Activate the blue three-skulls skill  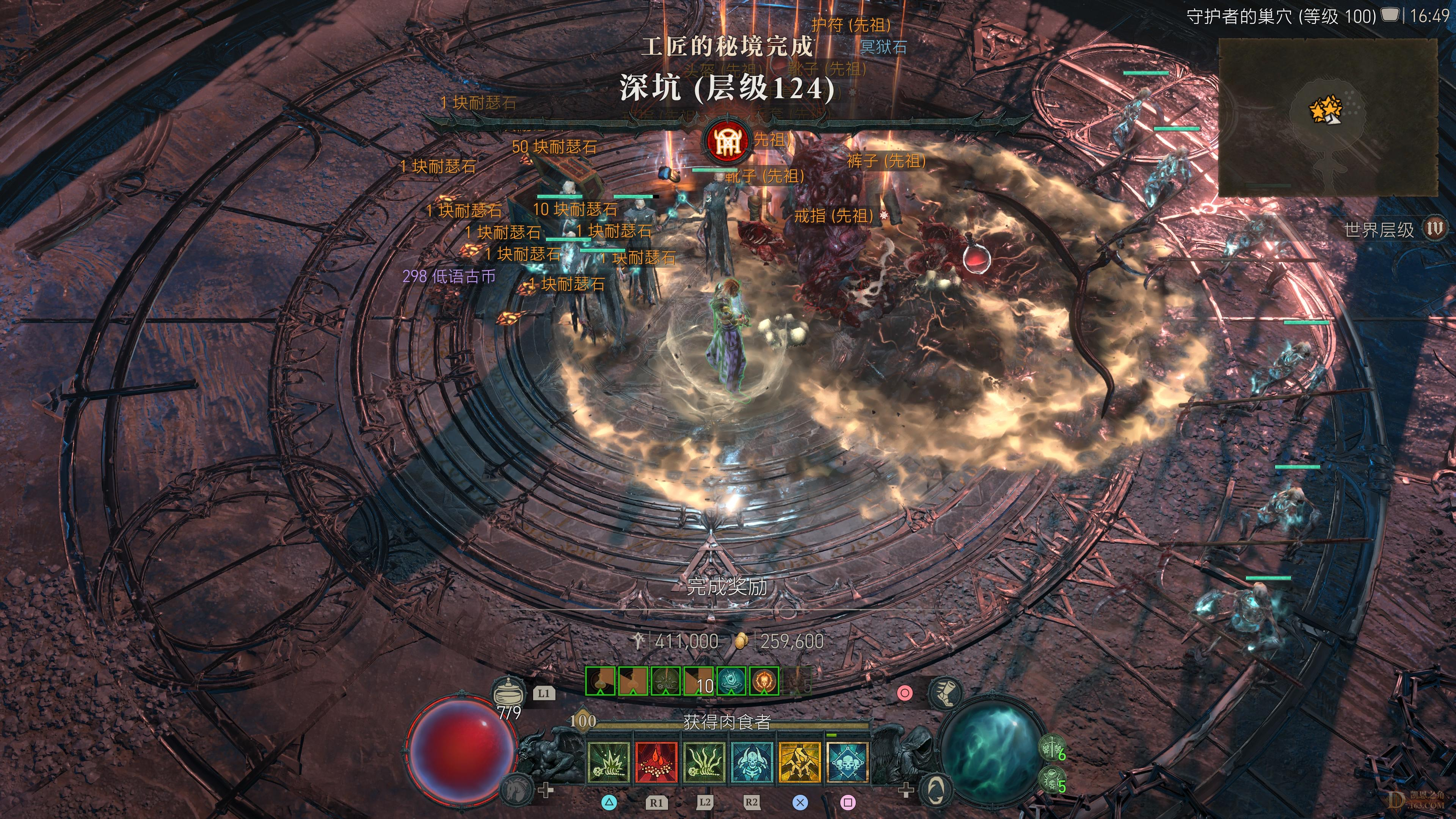click(x=847, y=763)
